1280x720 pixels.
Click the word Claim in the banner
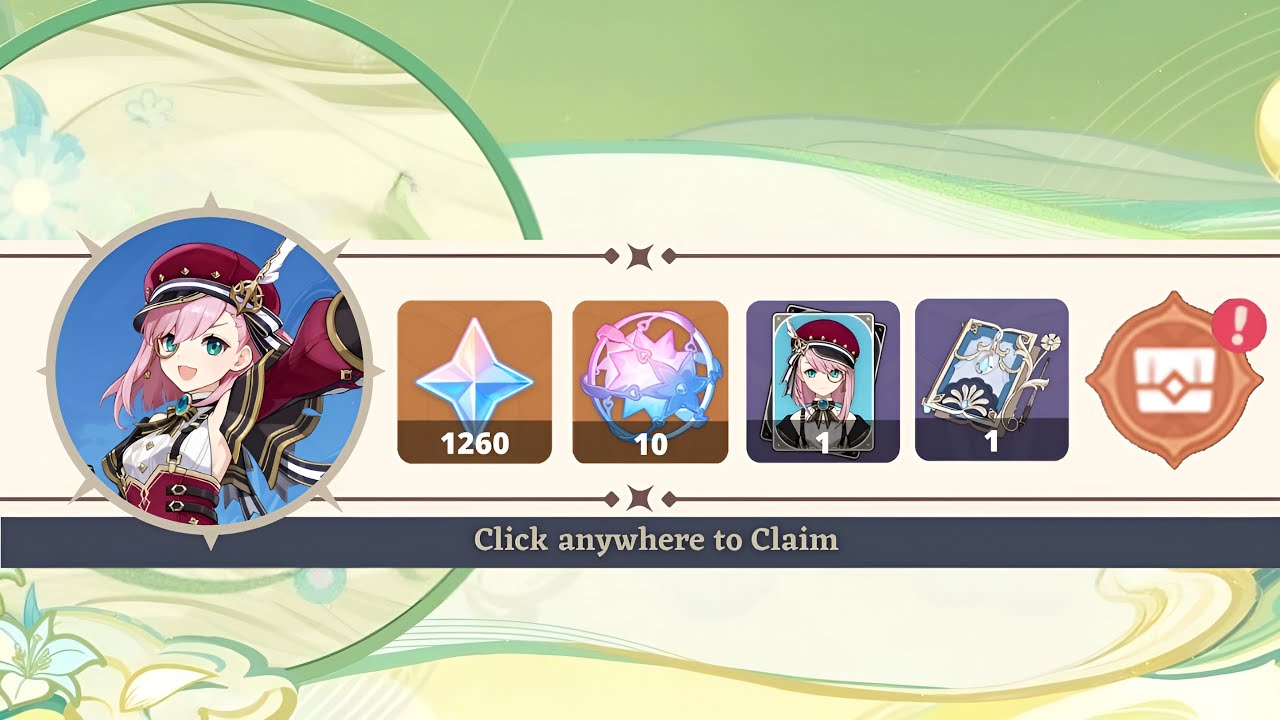pyautogui.click(x=795, y=539)
